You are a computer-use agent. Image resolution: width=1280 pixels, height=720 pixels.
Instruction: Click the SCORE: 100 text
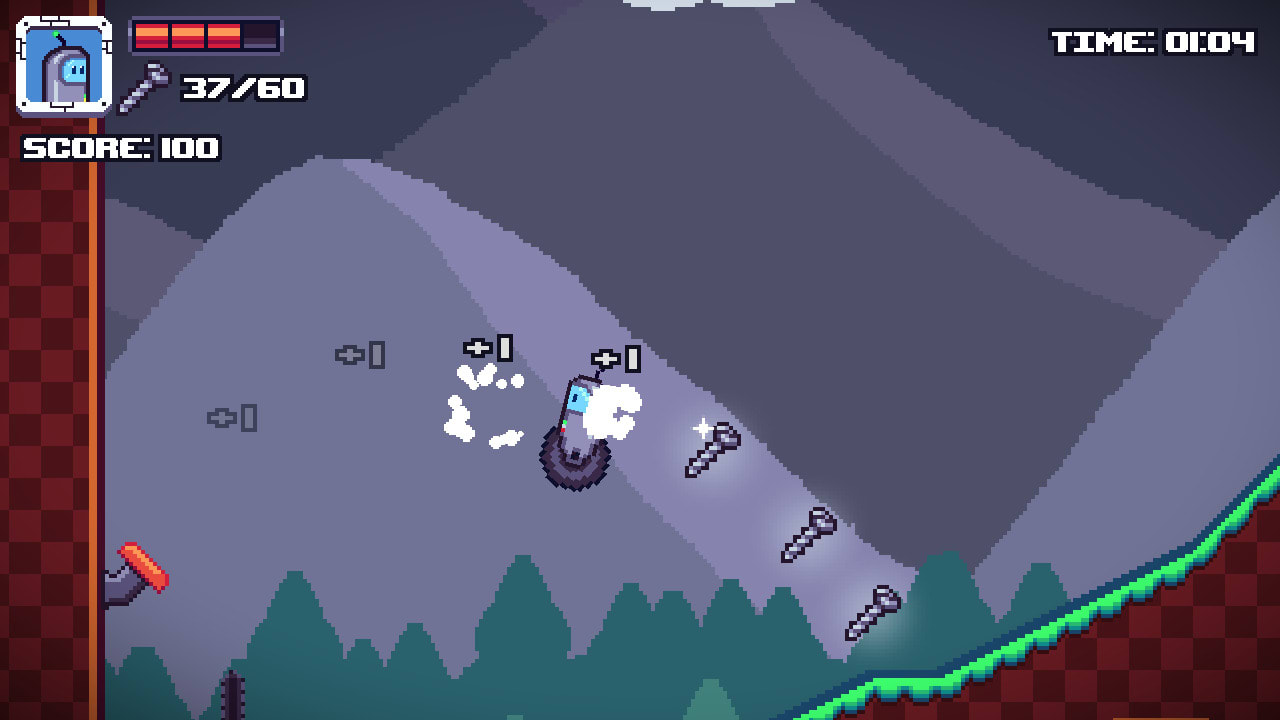[x=120, y=150]
